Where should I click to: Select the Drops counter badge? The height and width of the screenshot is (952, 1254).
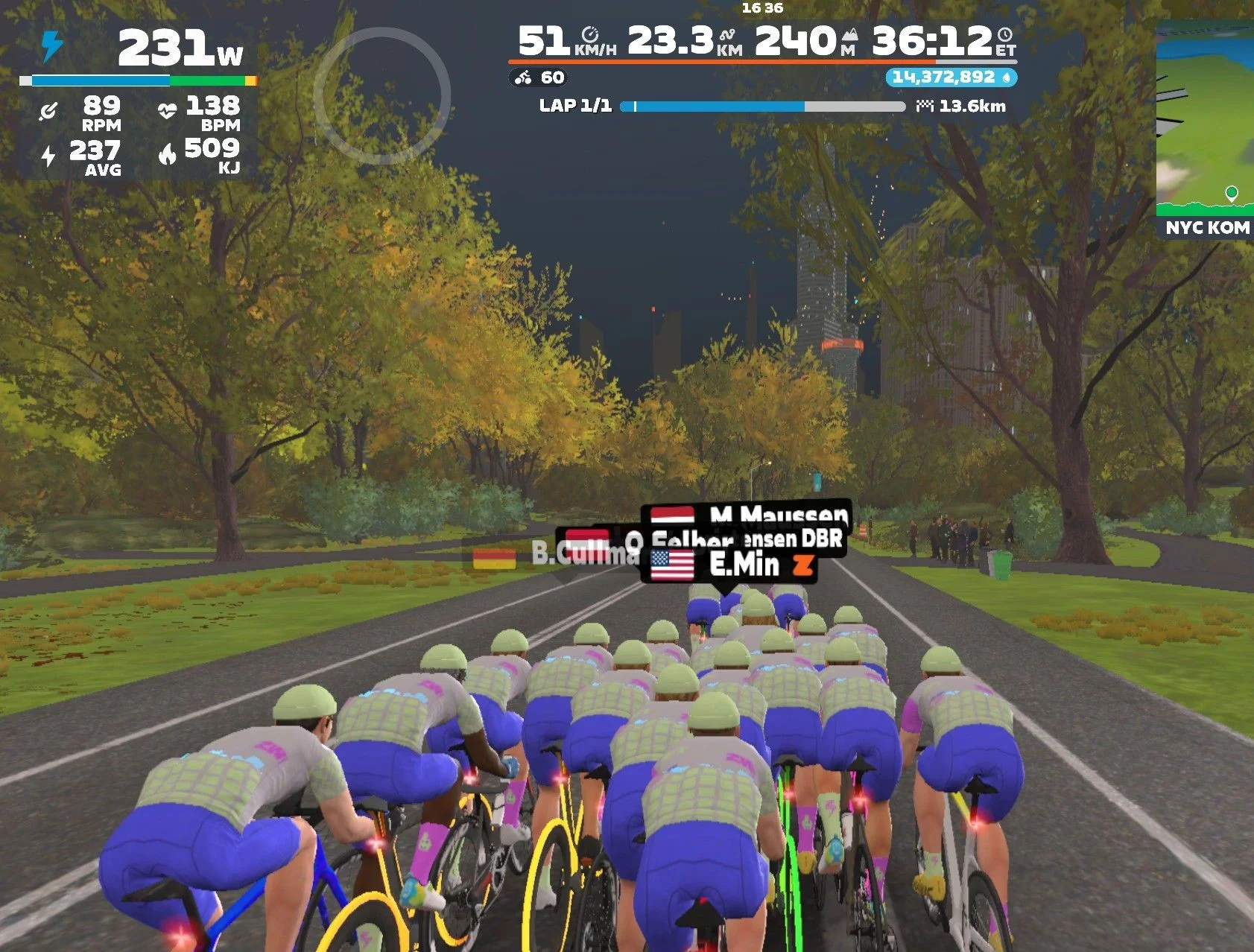point(951,77)
